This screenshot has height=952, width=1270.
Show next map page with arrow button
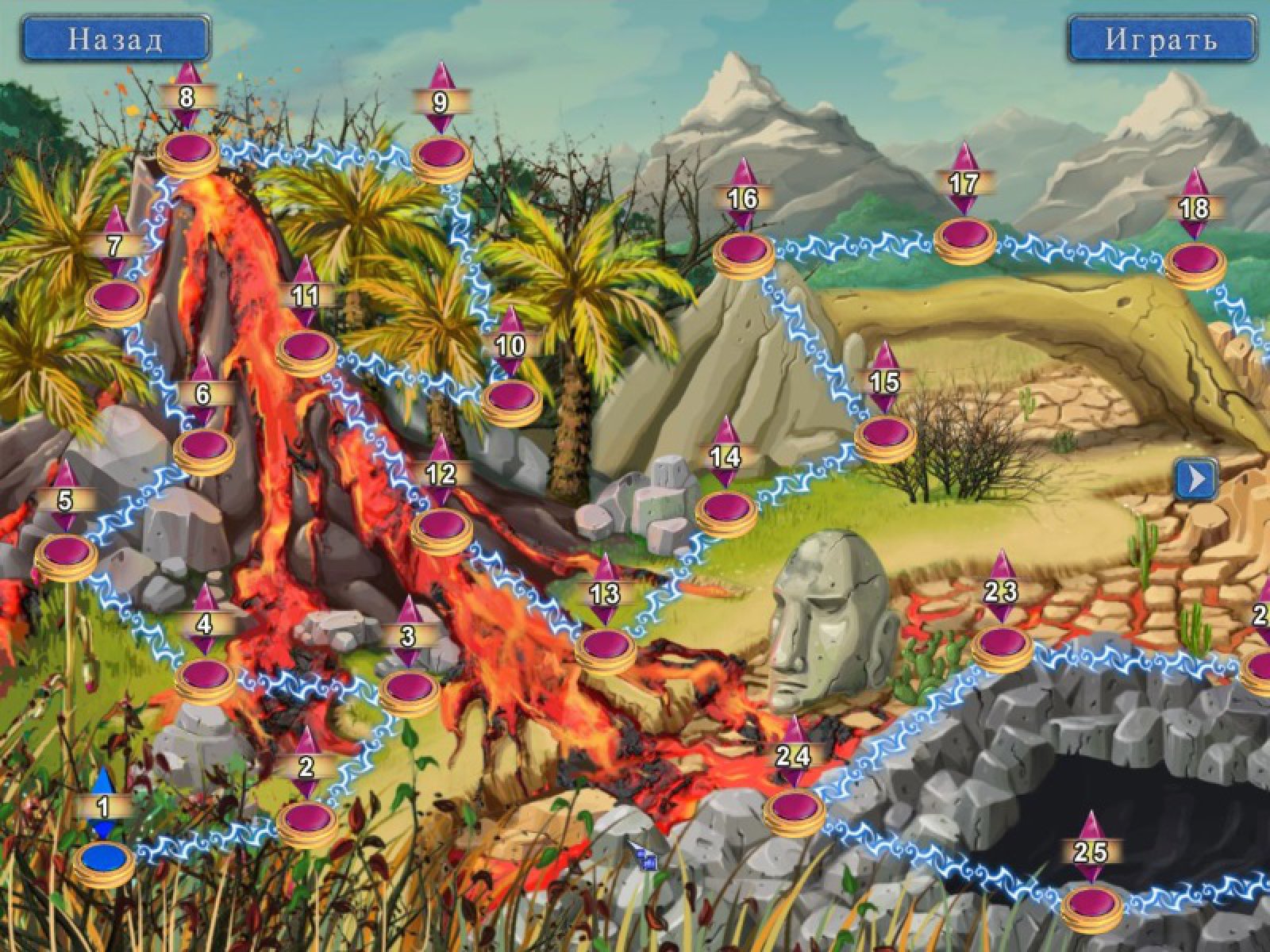[x=1196, y=478]
